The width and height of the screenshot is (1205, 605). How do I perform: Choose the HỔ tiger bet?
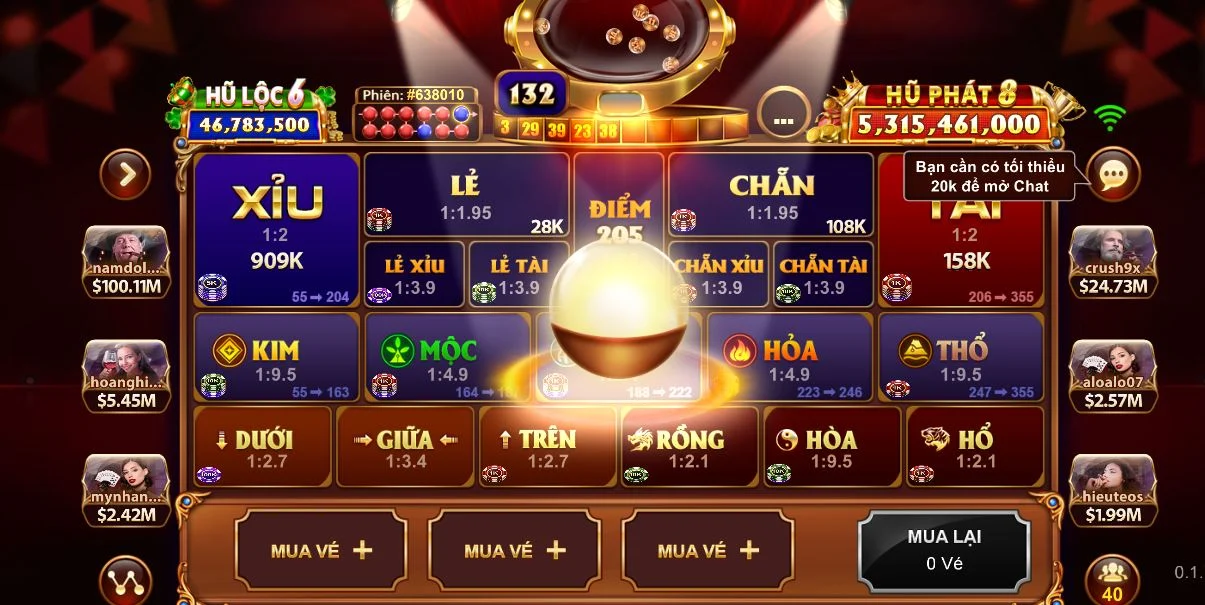pyautogui.click(x=974, y=447)
